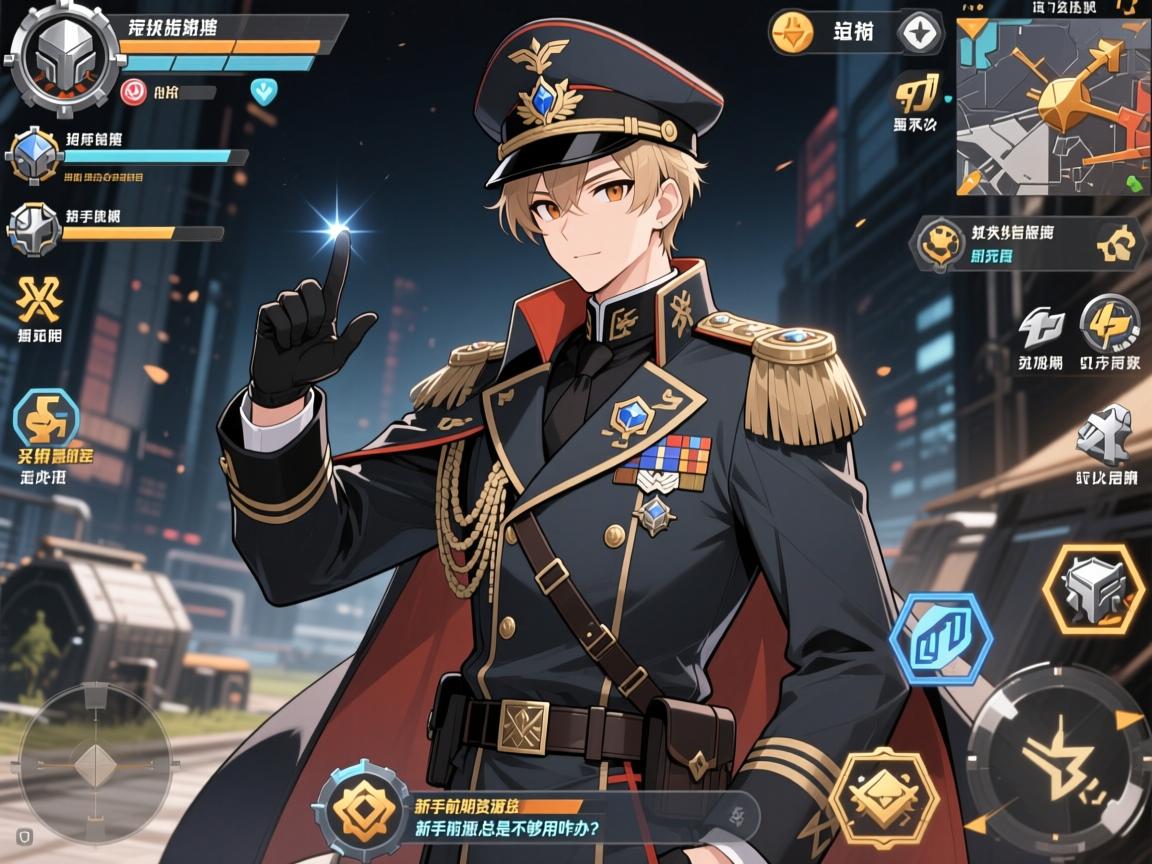Select the blue gem squad member portrait
The height and width of the screenshot is (864, 1152).
[35, 156]
